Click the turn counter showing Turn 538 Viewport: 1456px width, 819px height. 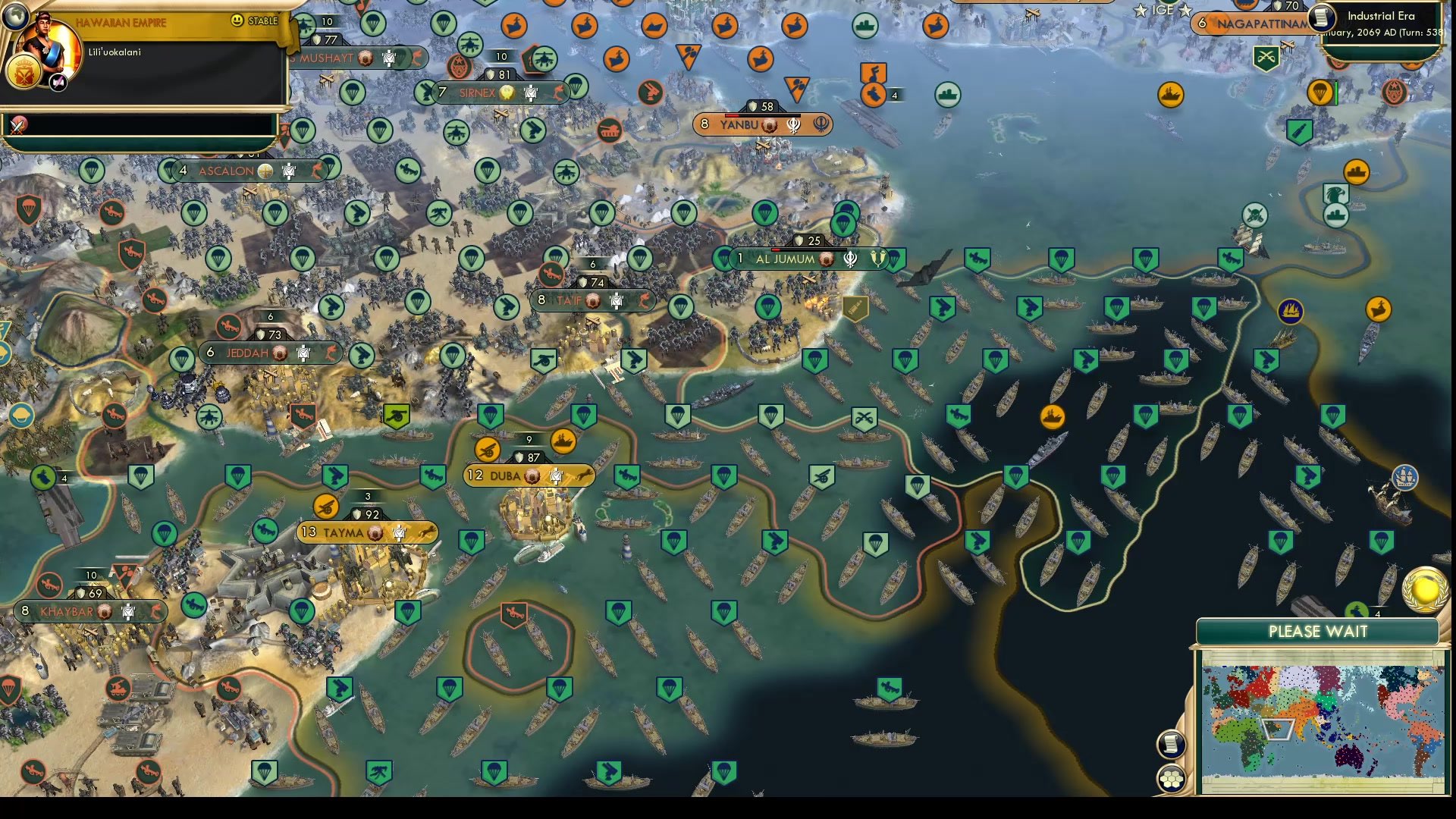point(1407,33)
